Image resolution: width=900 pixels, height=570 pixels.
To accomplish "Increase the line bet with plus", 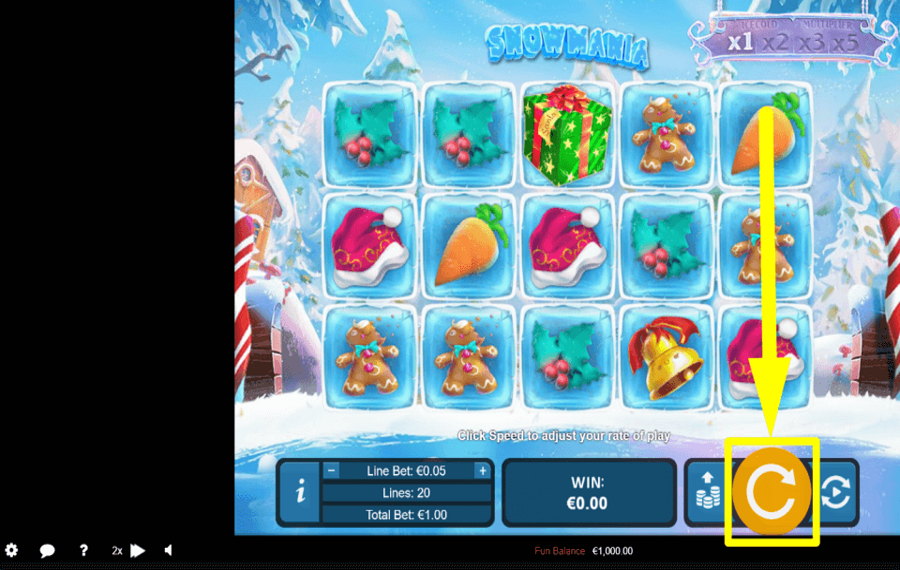I will point(482,471).
